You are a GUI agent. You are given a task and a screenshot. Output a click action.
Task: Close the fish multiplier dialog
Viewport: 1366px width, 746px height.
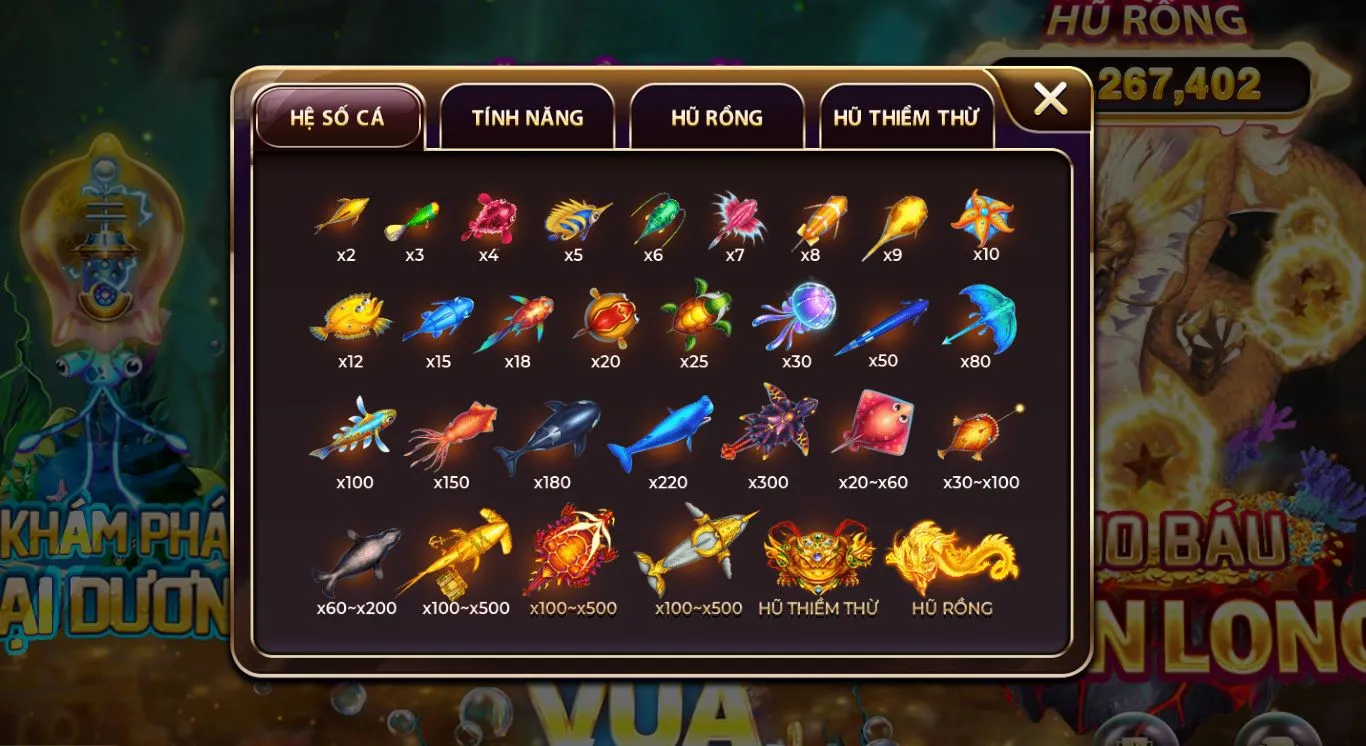pos(1050,98)
